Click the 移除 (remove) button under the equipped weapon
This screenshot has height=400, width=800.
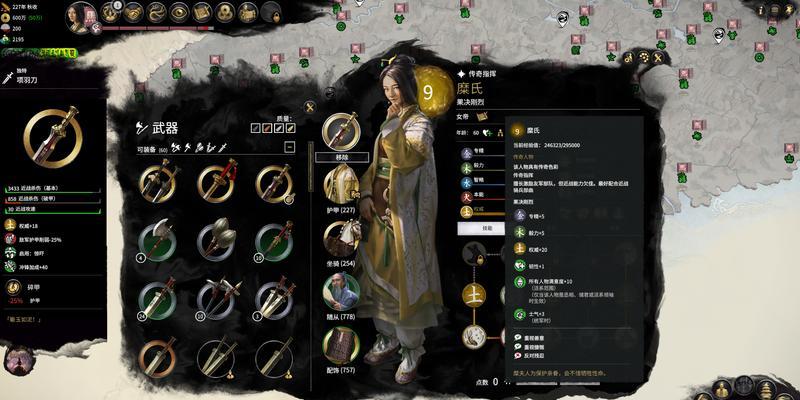click(x=340, y=158)
